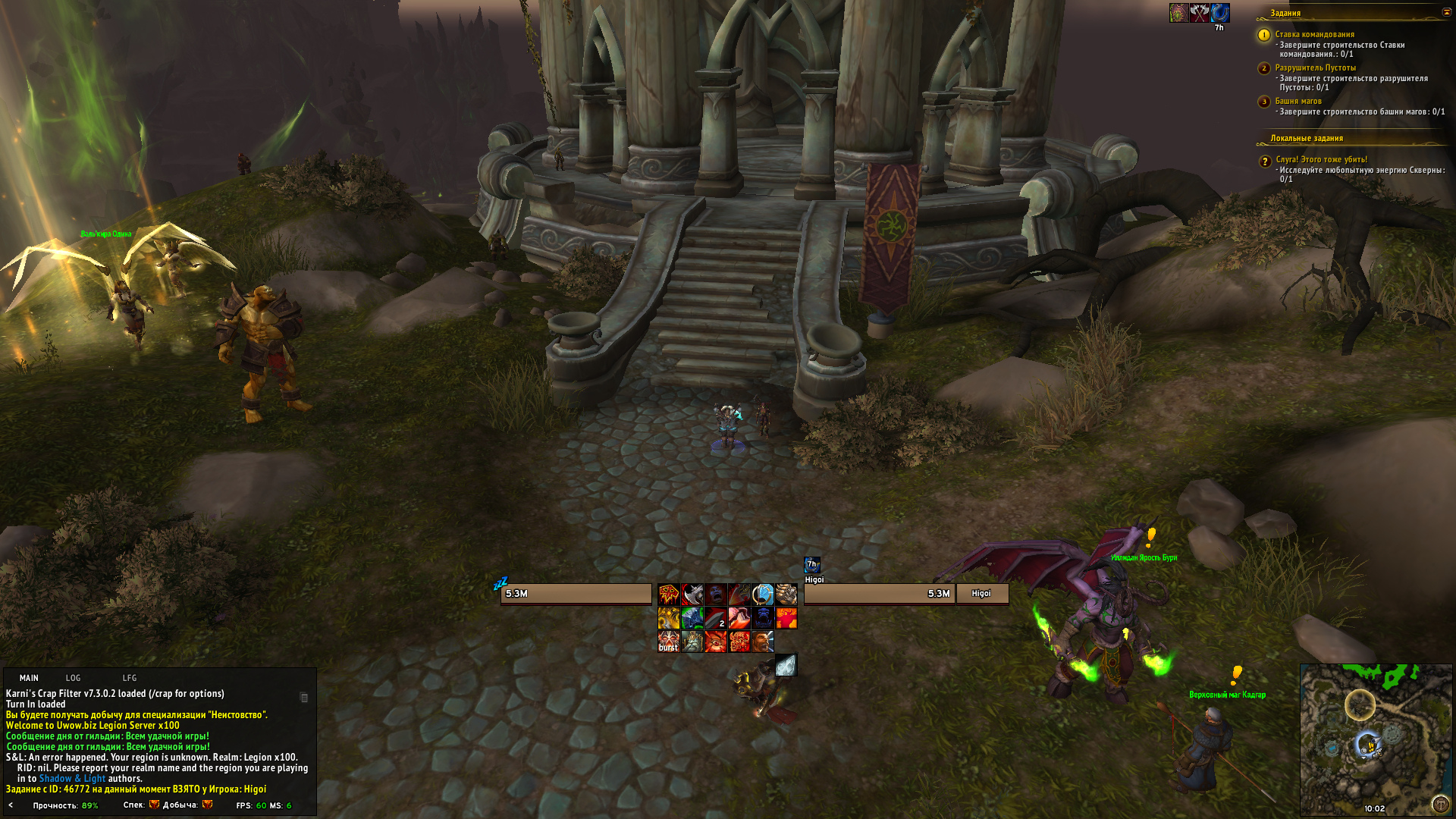Collapse the Задания quest tracker
This screenshot has height=819, width=1456.
tap(1445, 12)
